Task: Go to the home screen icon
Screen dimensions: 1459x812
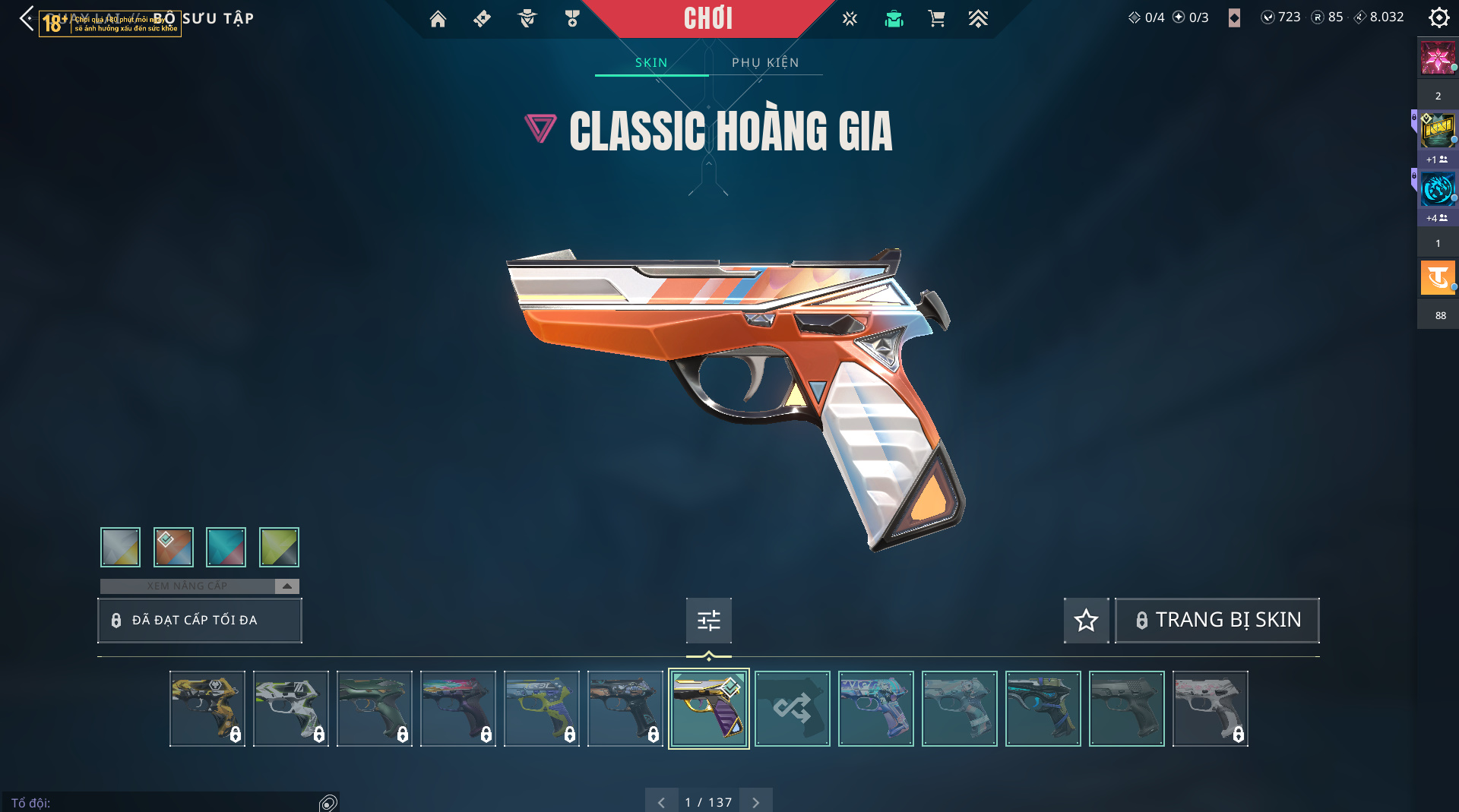Action: pyautogui.click(x=438, y=18)
